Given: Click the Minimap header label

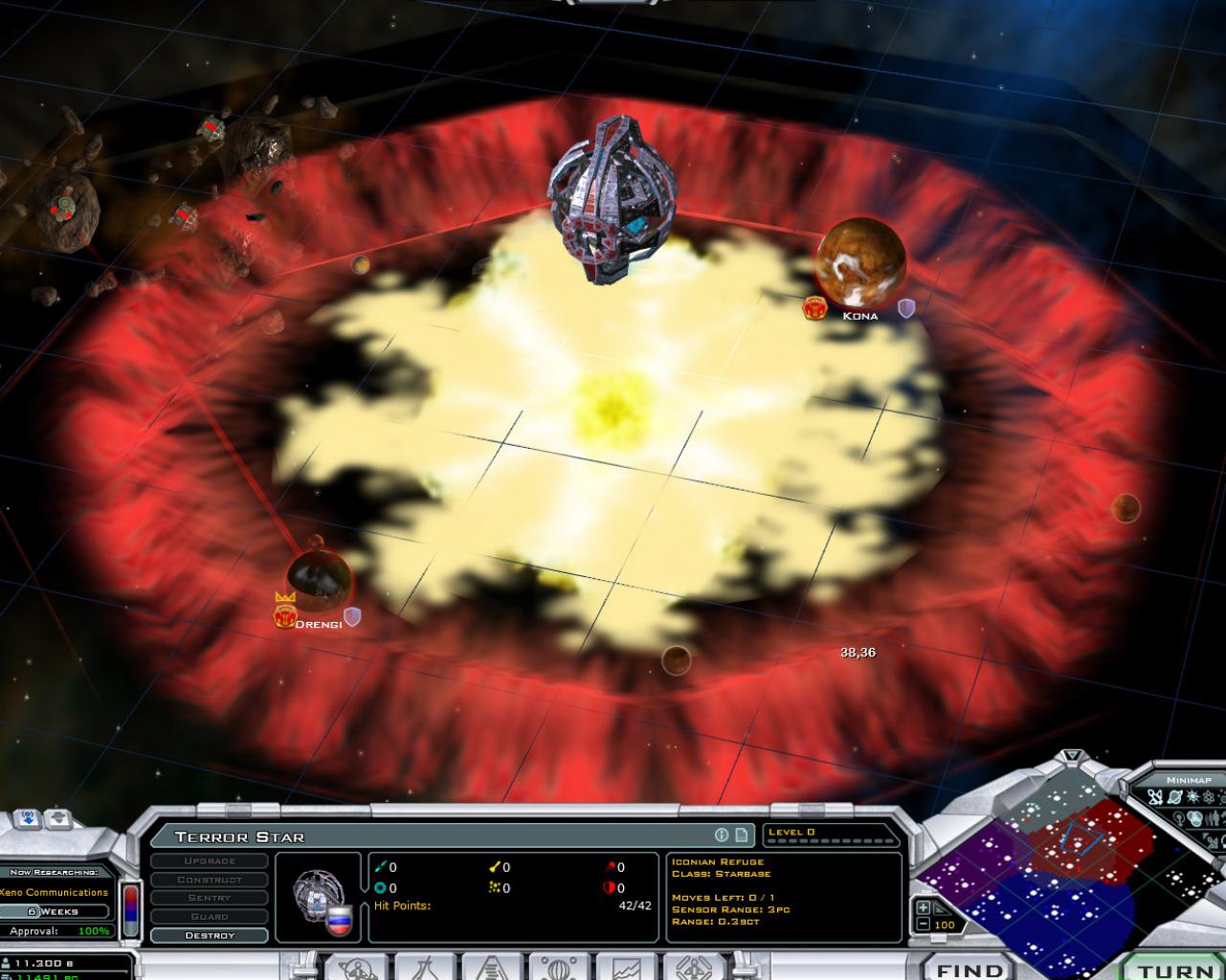Looking at the screenshot, I should (x=1189, y=780).
